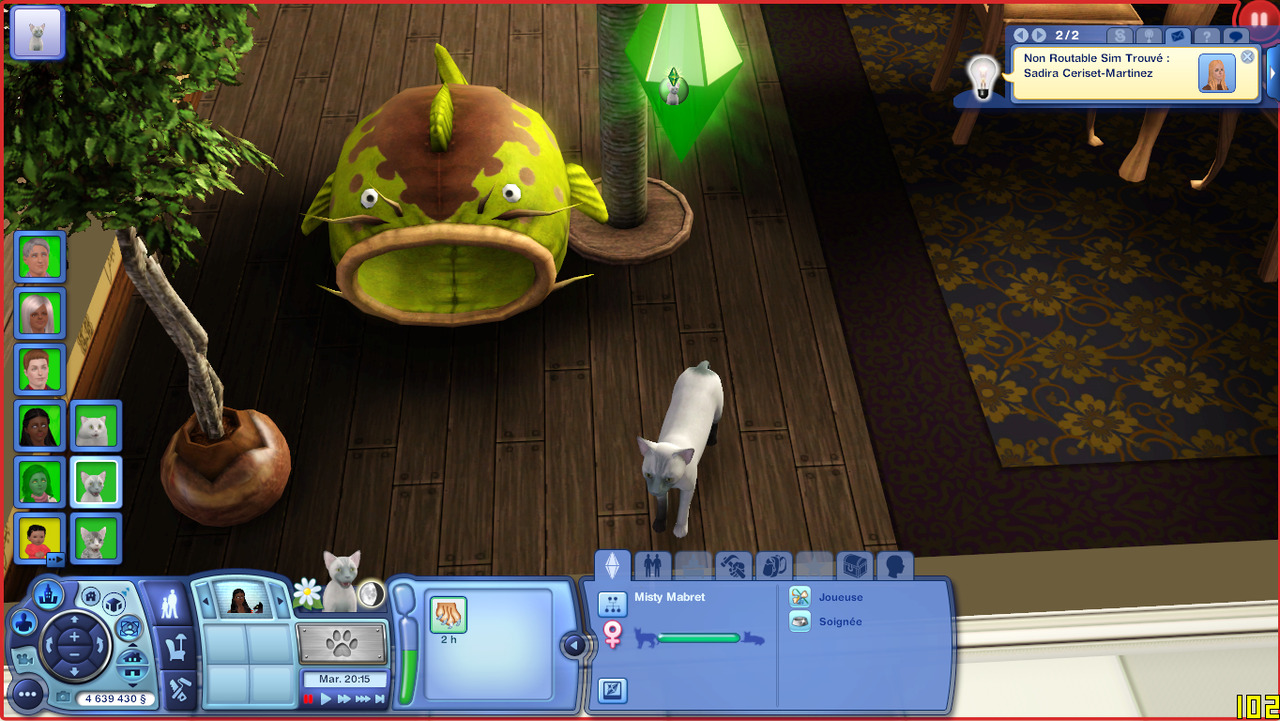Select the baby in yellow portrait
The width and height of the screenshot is (1280, 721).
[x=41, y=538]
